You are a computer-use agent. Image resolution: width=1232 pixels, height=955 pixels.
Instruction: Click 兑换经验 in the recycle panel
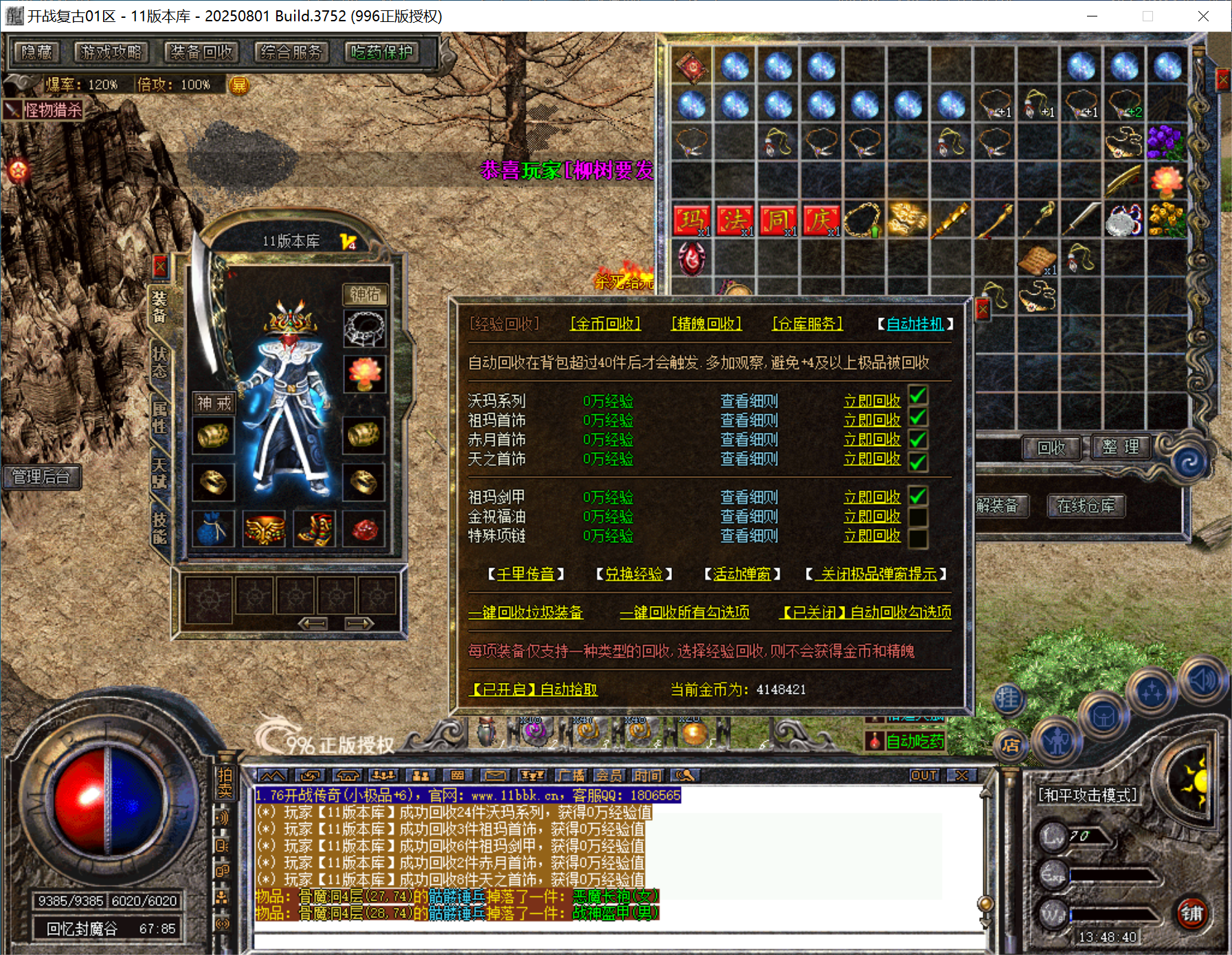(634, 574)
